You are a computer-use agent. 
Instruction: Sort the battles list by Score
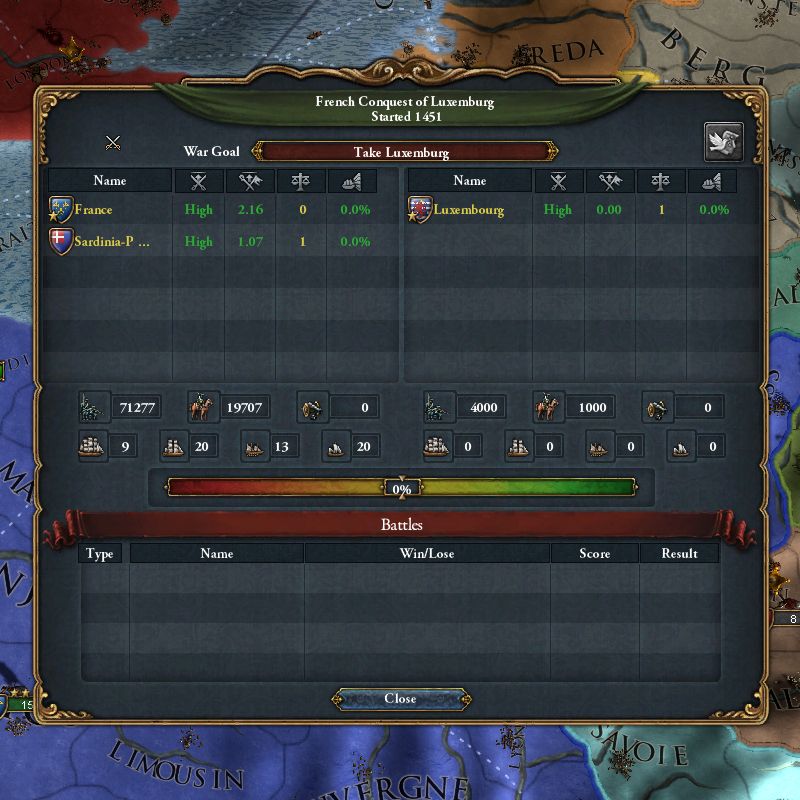594,553
